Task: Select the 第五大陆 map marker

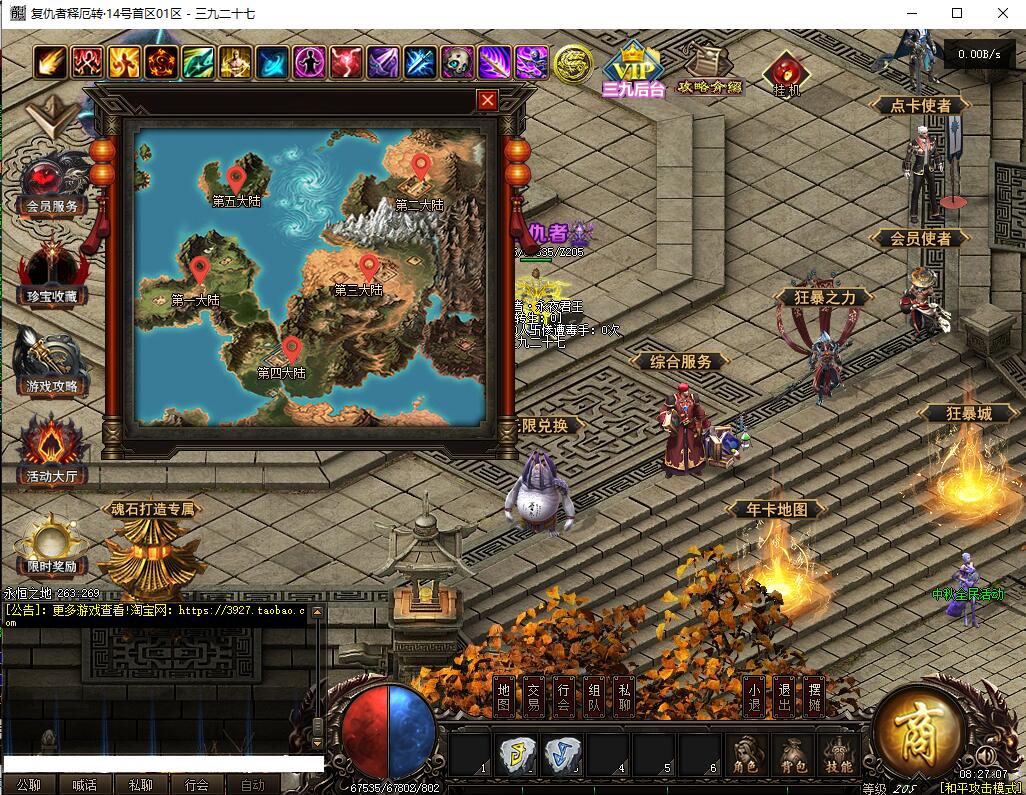Action: pos(236,179)
